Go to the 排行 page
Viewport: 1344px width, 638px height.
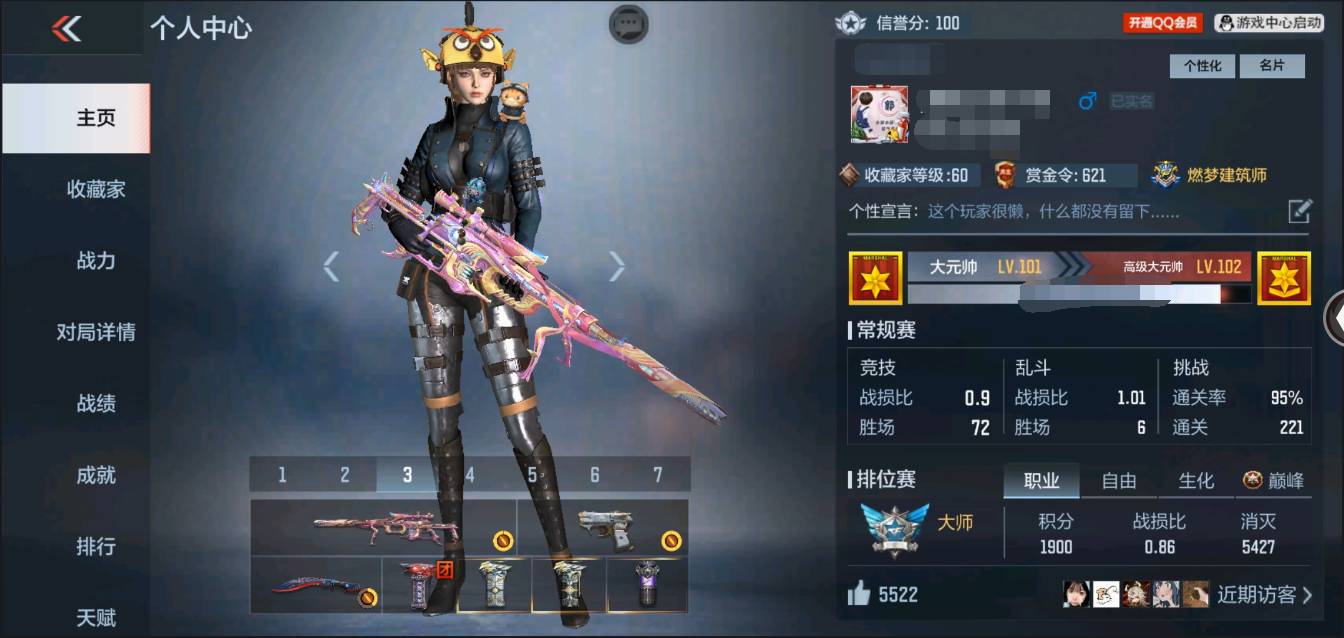[96, 546]
